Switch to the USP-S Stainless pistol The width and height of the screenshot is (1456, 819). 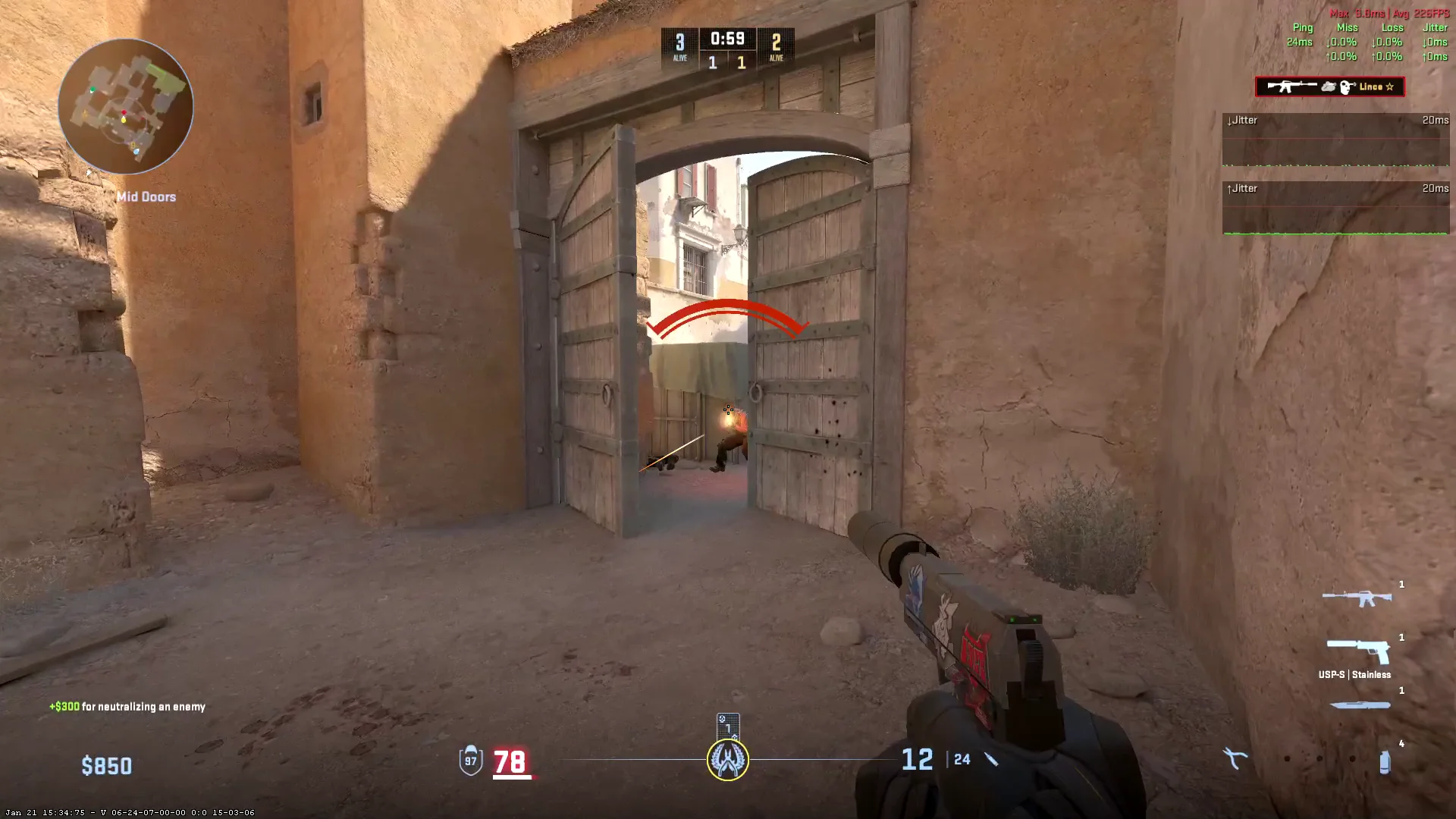point(1357,651)
